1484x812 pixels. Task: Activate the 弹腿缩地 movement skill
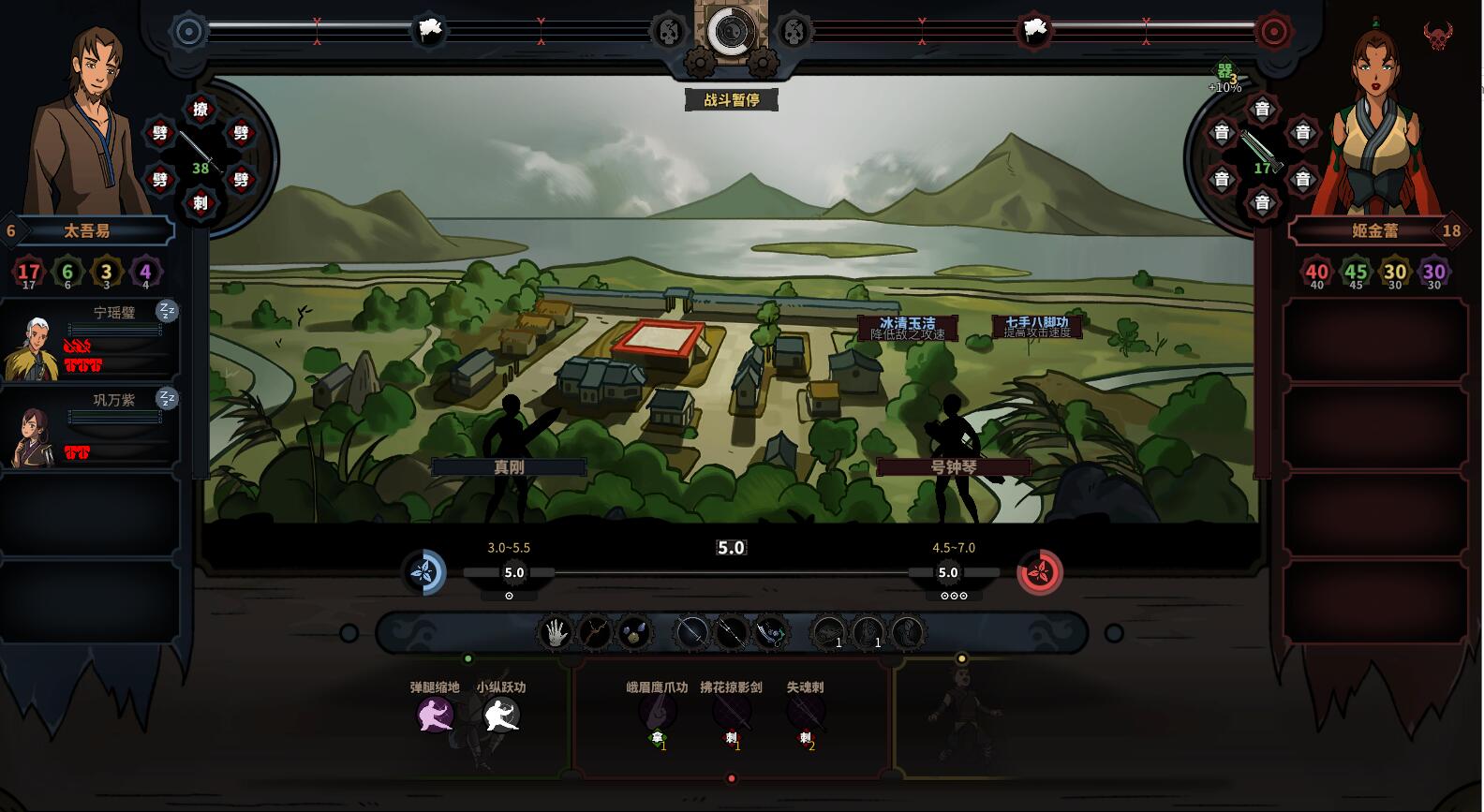pos(435,716)
